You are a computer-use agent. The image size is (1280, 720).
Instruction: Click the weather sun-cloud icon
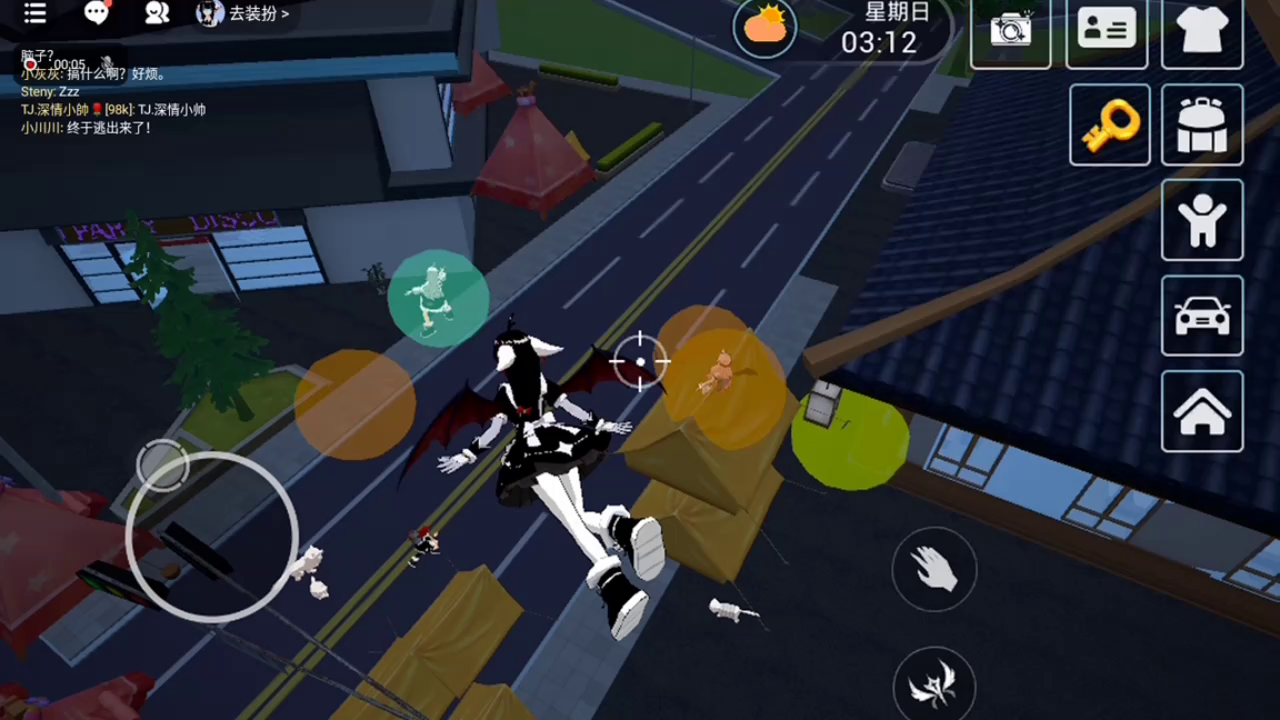[x=765, y=27]
